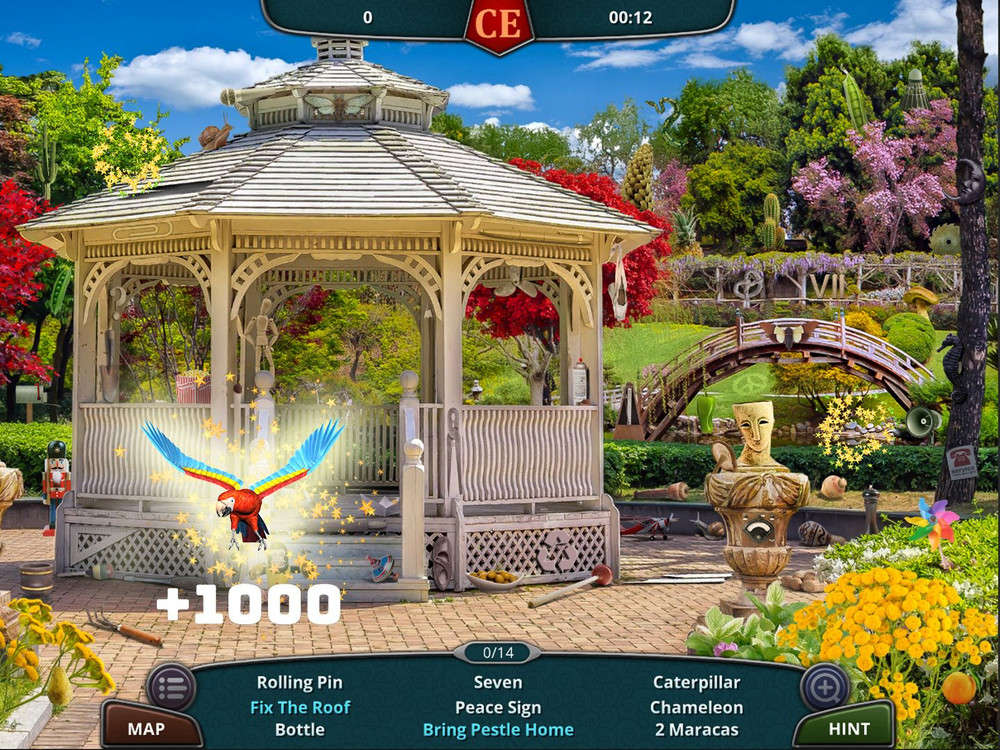1000x750 pixels.
Task: Select Bottle in the item list
Action: [x=299, y=729]
